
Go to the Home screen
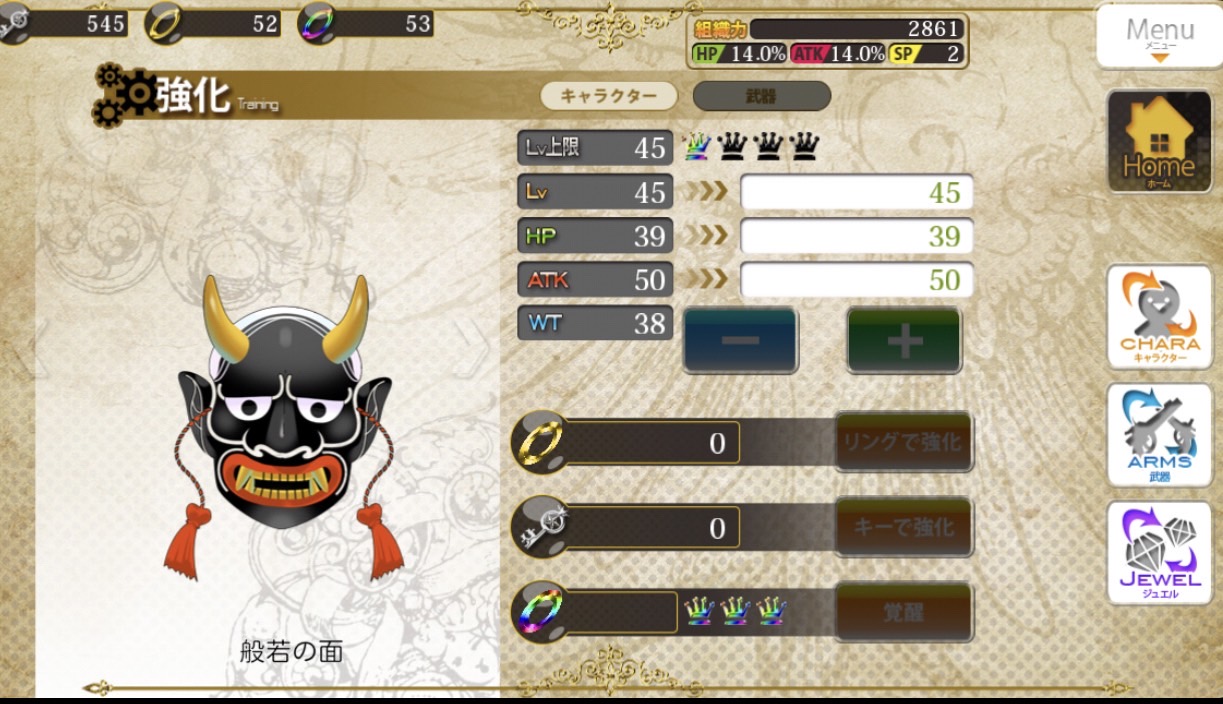click(1159, 141)
